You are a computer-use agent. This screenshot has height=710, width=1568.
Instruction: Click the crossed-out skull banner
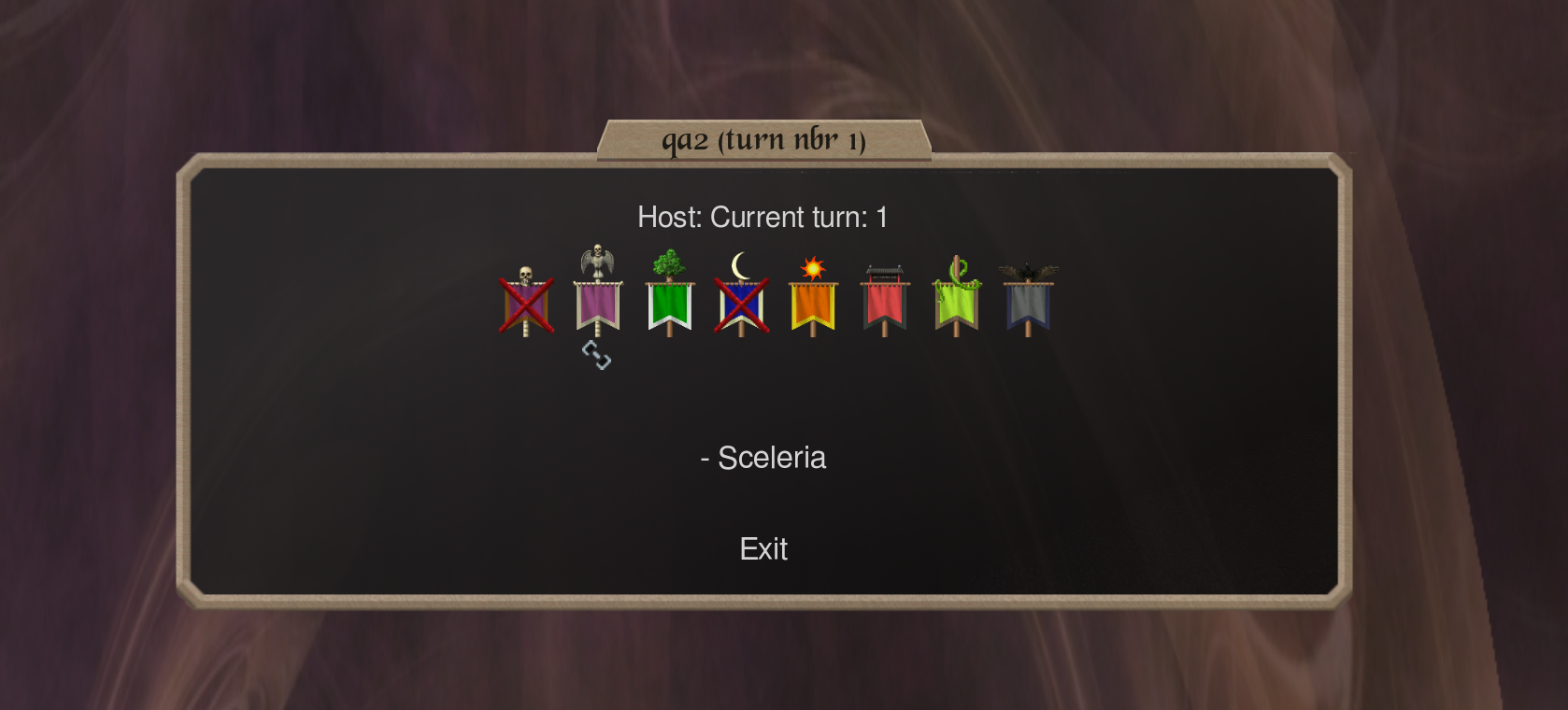[x=526, y=303]
